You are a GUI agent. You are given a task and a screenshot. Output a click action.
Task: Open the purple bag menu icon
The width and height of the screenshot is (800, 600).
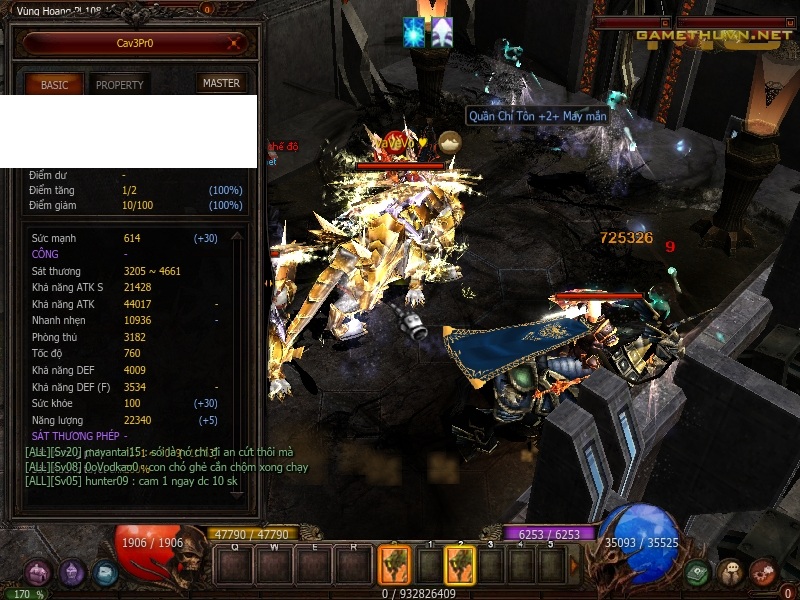[38, 573]
